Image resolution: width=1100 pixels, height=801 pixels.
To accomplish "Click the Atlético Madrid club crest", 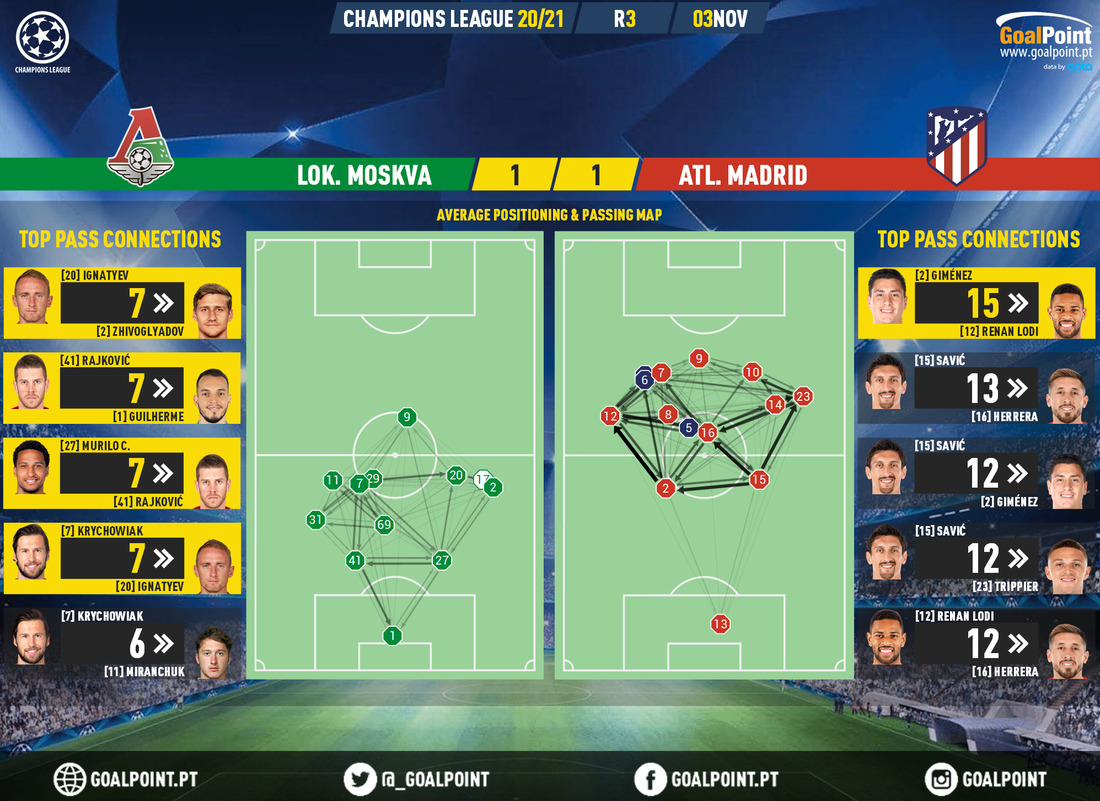I will click(x=956, y=147).
